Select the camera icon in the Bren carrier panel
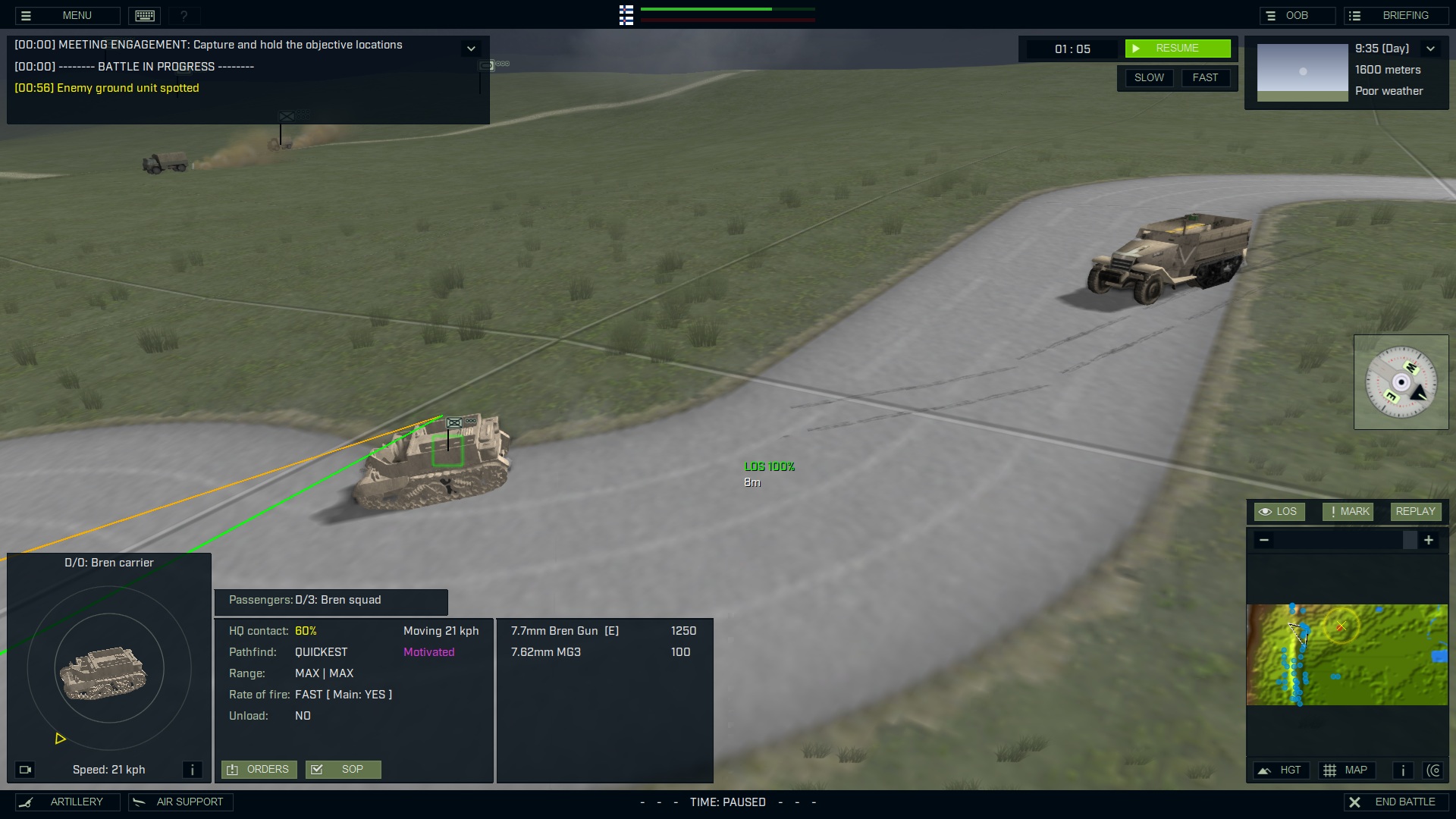Image resolution: width=1456 pixels, height=819 pixels. click(25, 770)
